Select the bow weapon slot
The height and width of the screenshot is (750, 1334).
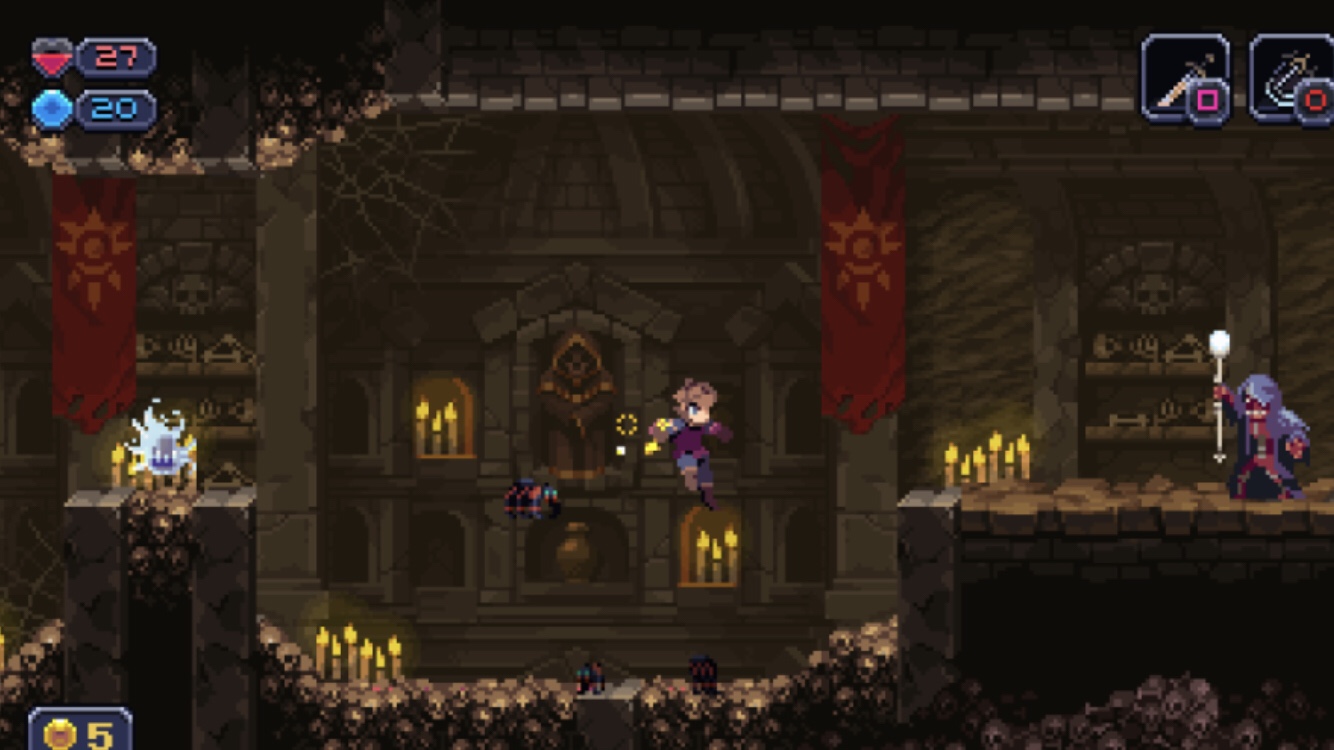click(1292, 77)
